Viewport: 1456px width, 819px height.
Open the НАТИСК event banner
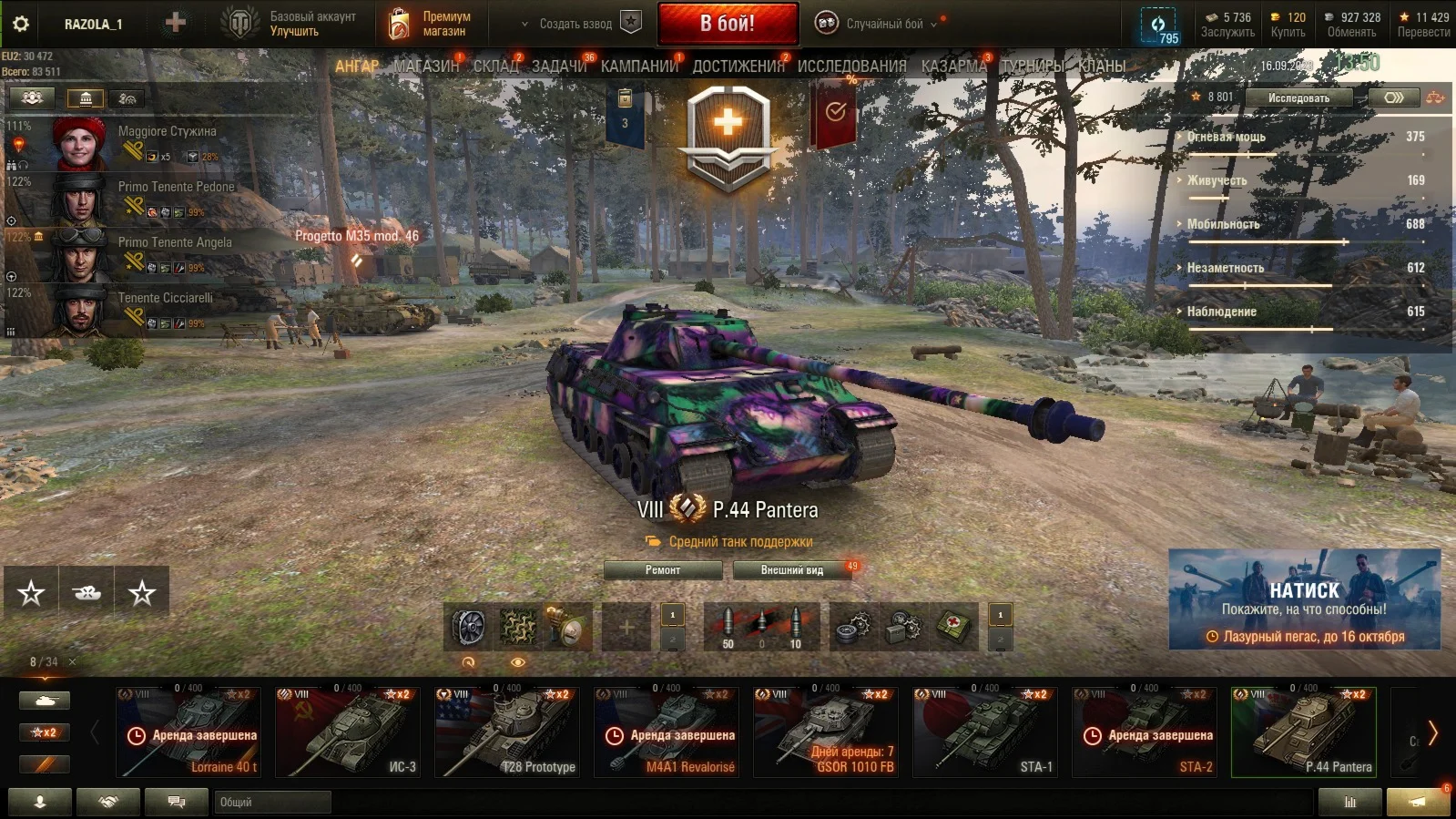point(1304,599)
